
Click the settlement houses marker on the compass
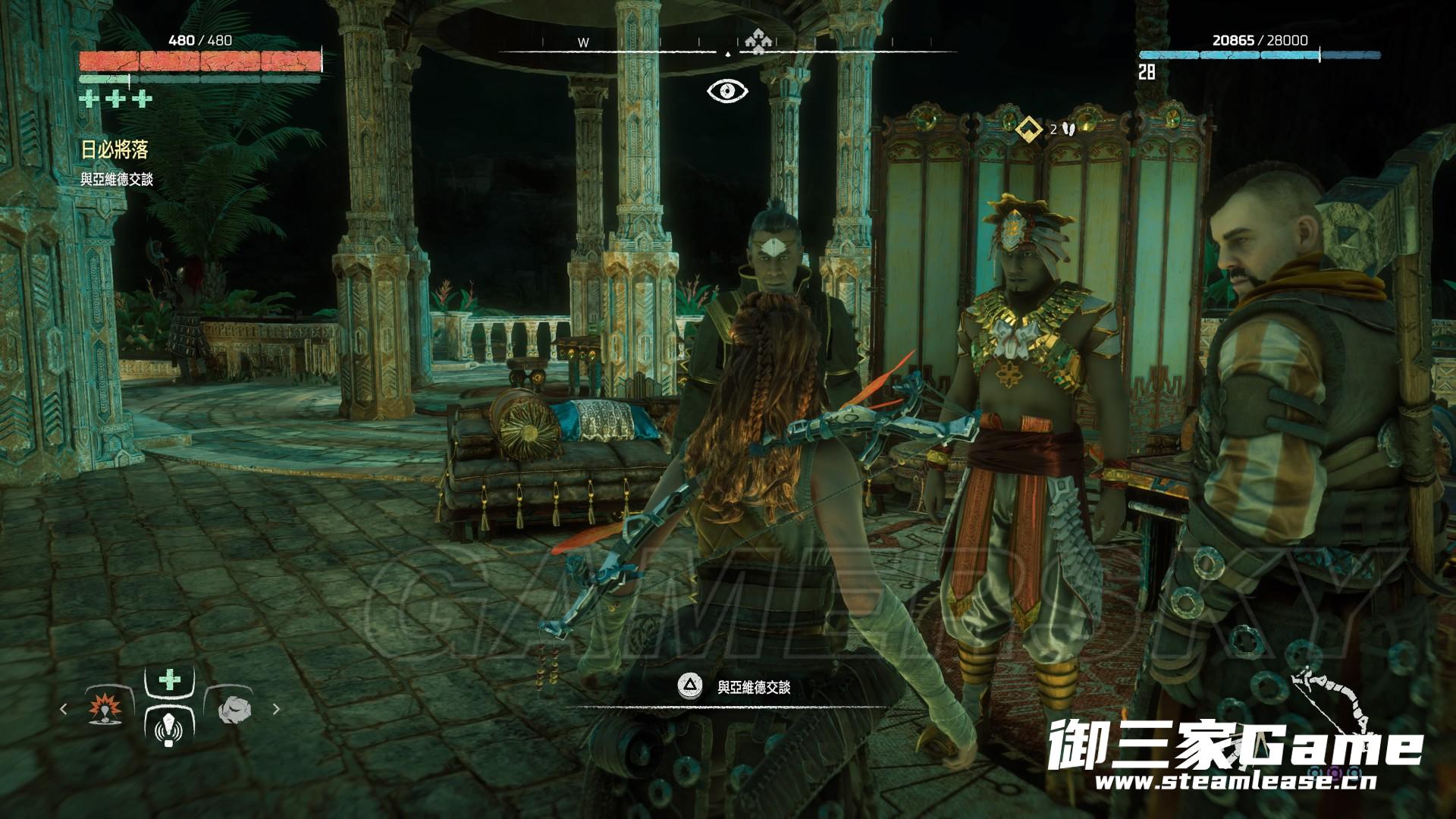tap(754, 42)
